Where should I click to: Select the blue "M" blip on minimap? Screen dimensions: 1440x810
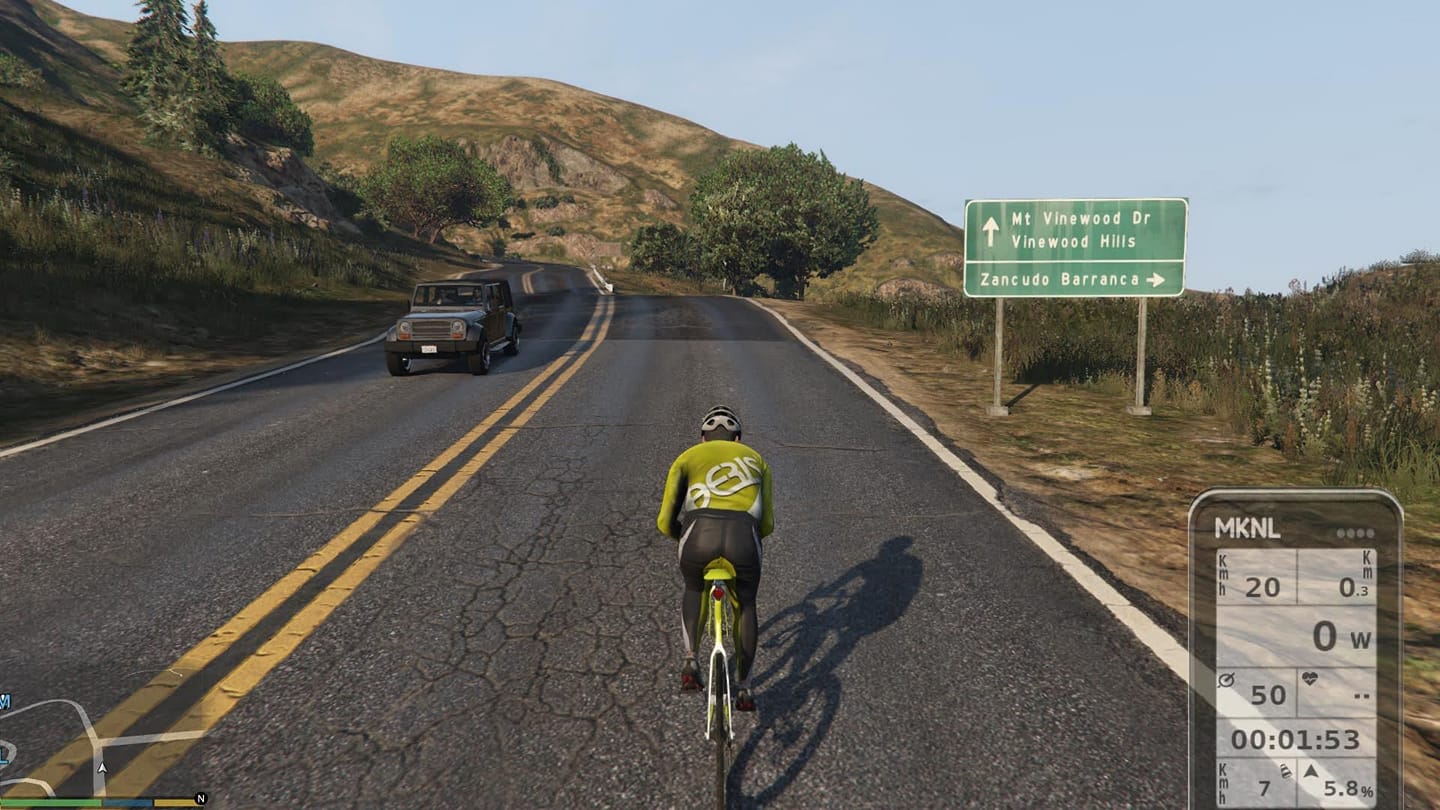(x=4, y=701)
